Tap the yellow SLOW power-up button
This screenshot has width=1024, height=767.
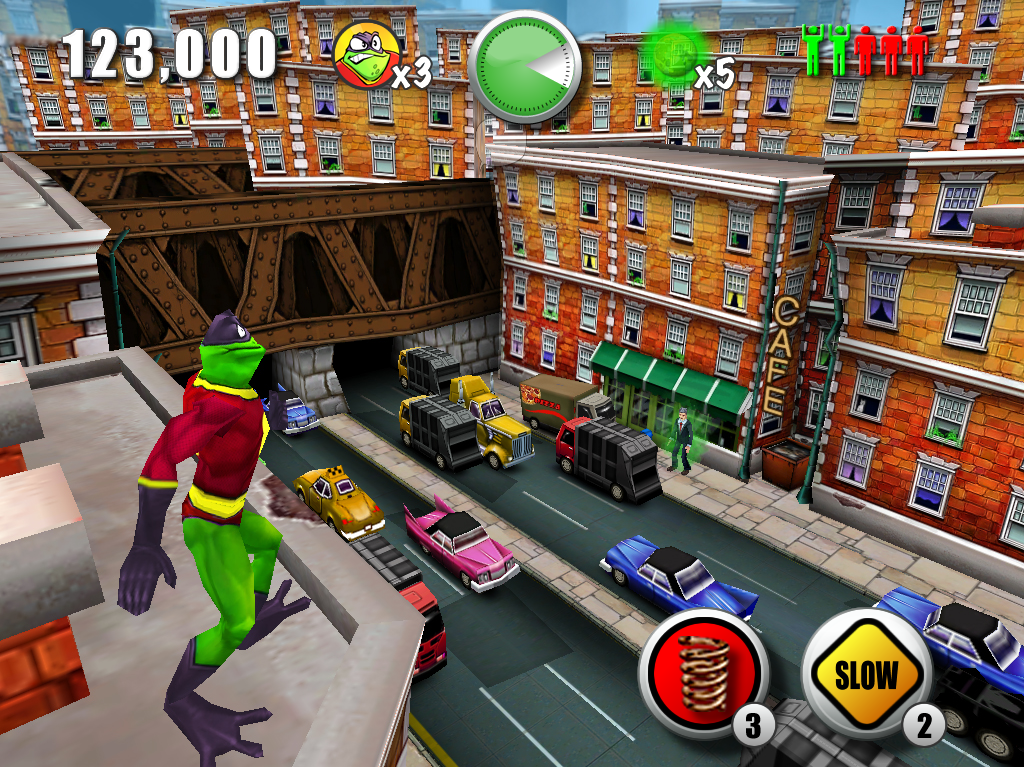(x=866, y=672)
